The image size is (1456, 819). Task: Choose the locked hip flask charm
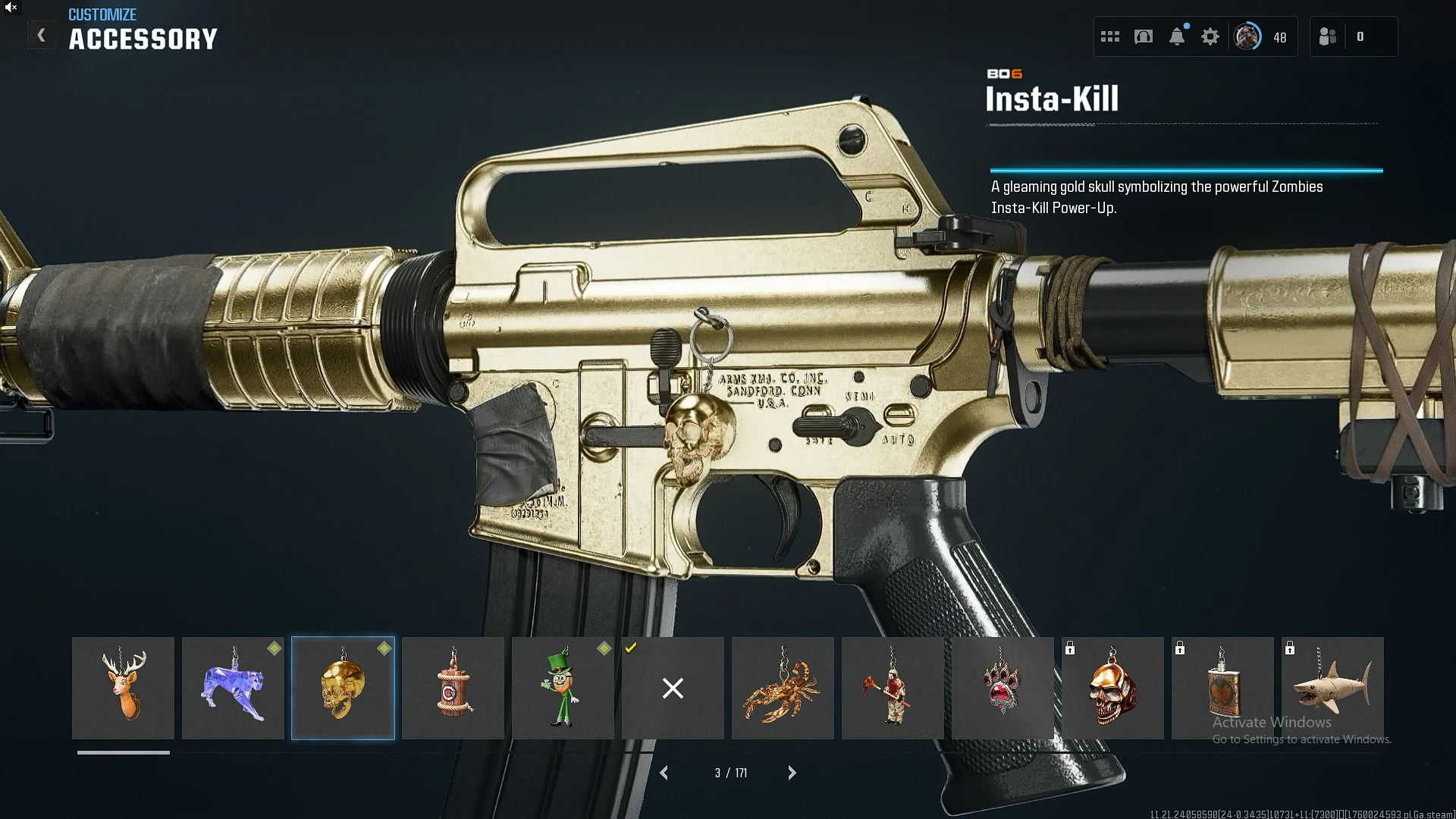tap(1222, 688)
